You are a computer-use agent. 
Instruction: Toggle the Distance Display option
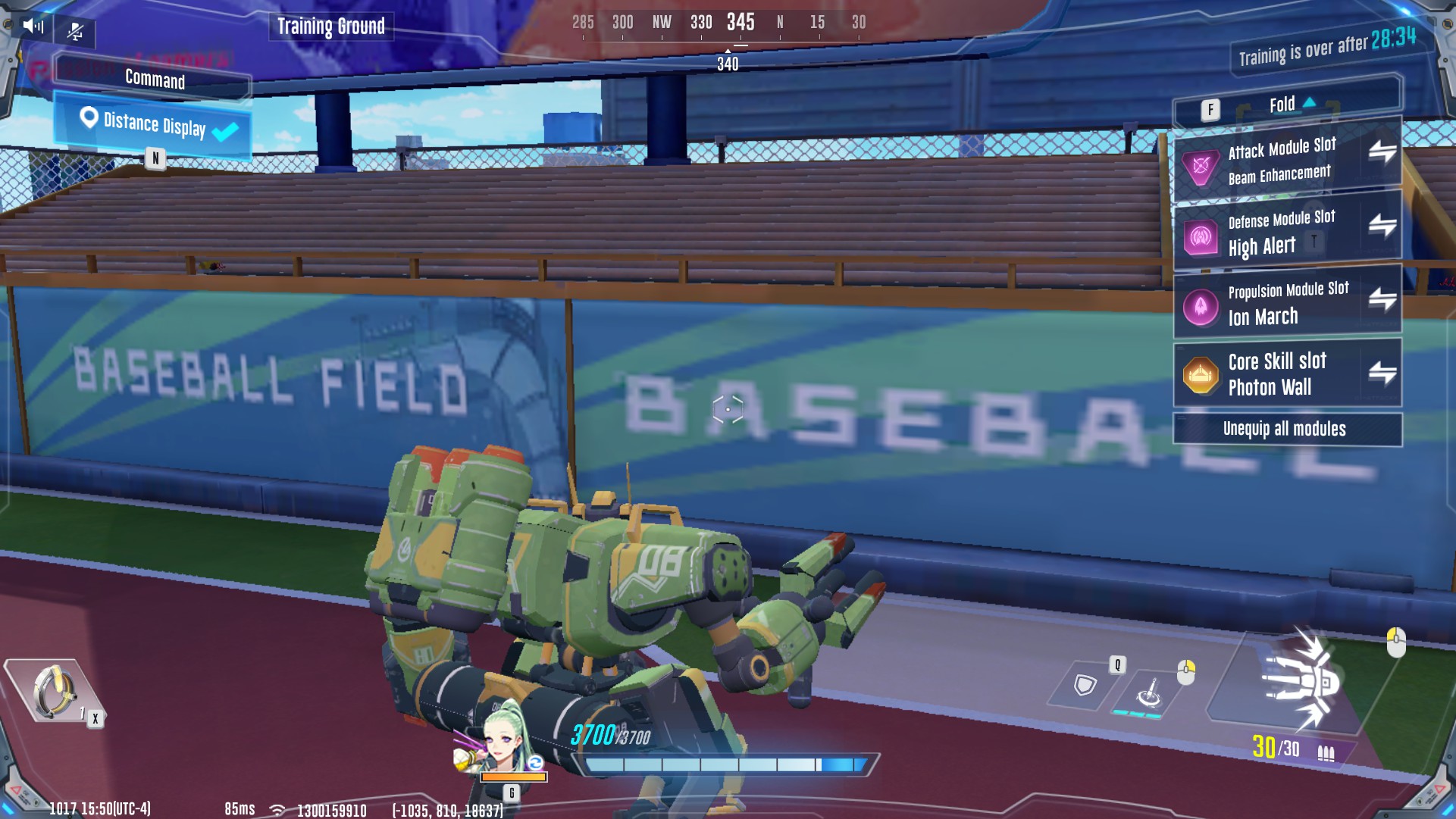[154, 125]
